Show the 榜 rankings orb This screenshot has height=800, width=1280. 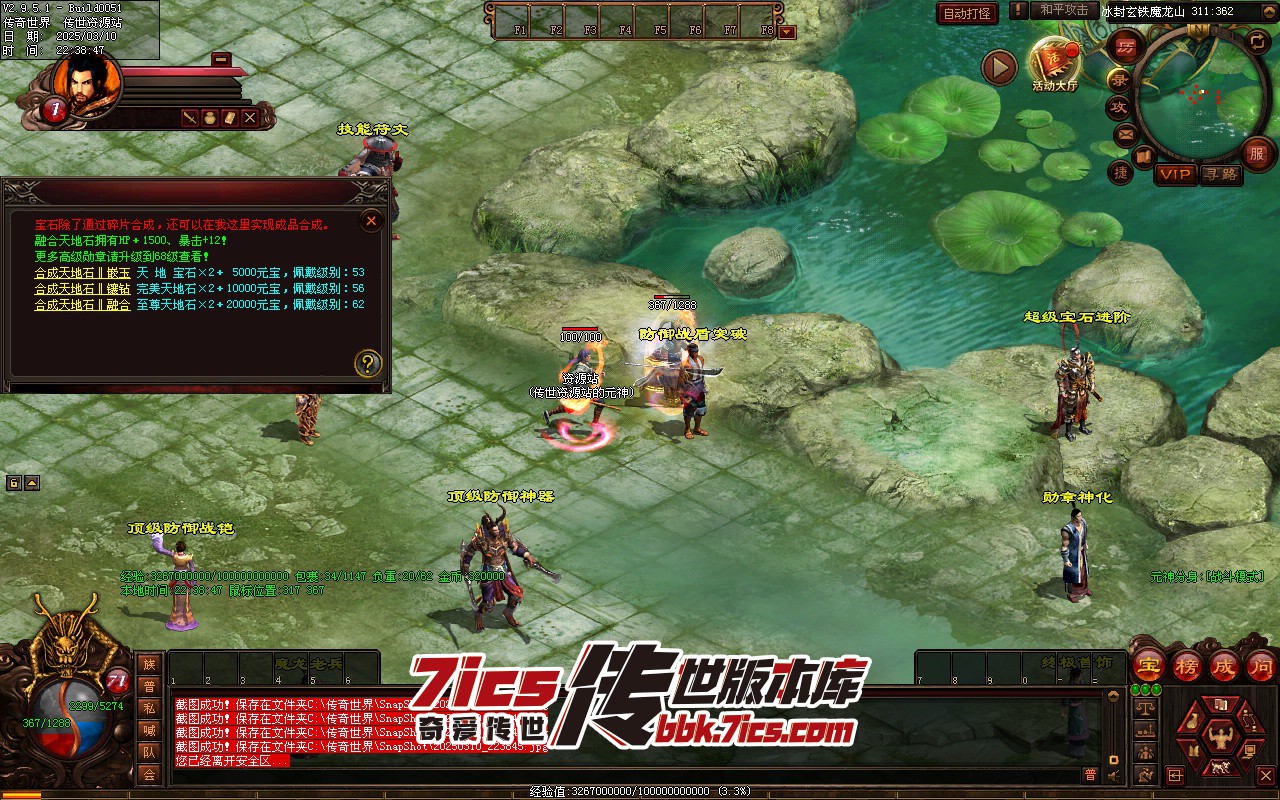[1187, 665]
